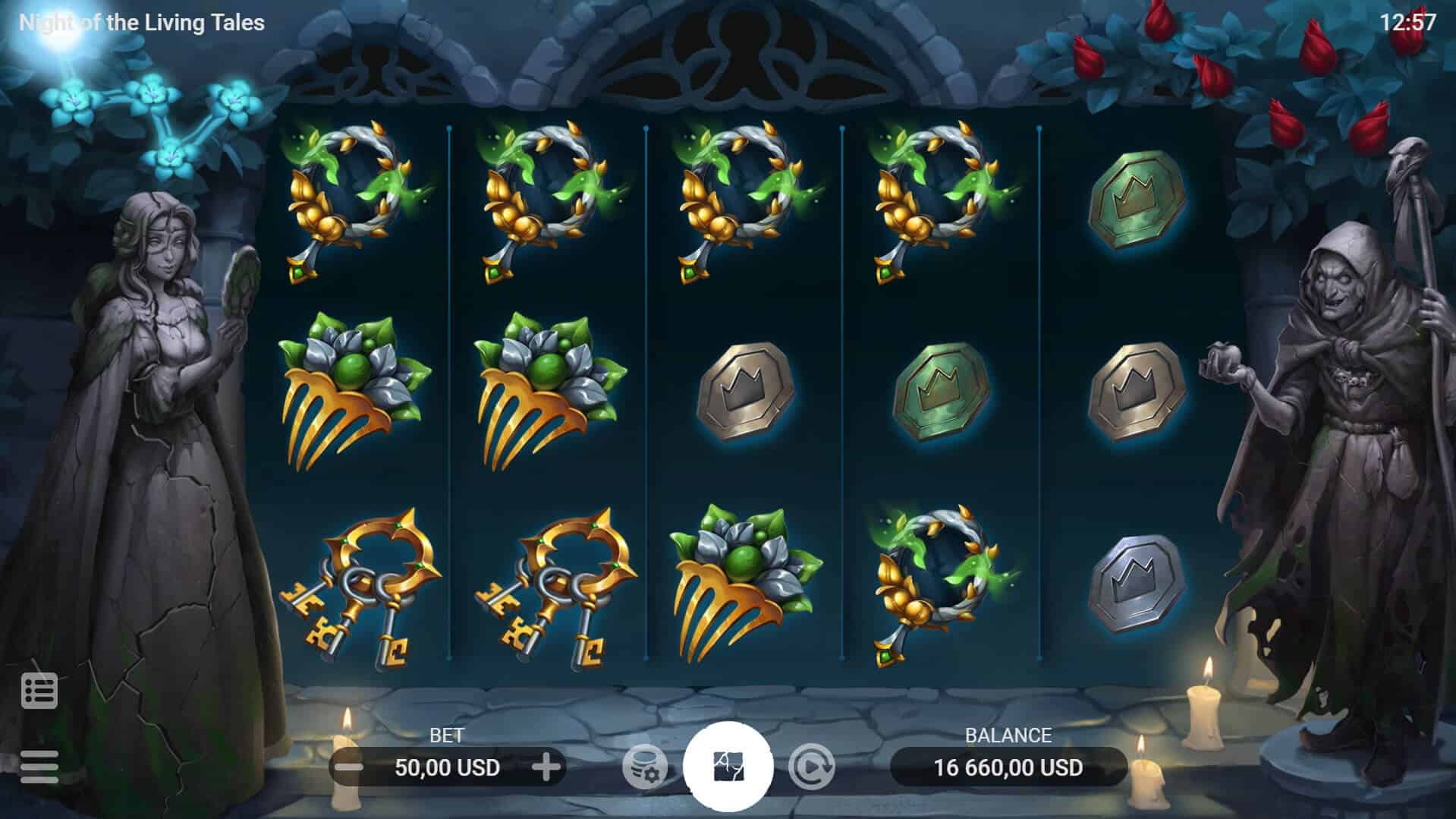This screenshot has width=1456, height=819.
Task: Activate the autoplay circular arrow button
Action: [811, 767]
